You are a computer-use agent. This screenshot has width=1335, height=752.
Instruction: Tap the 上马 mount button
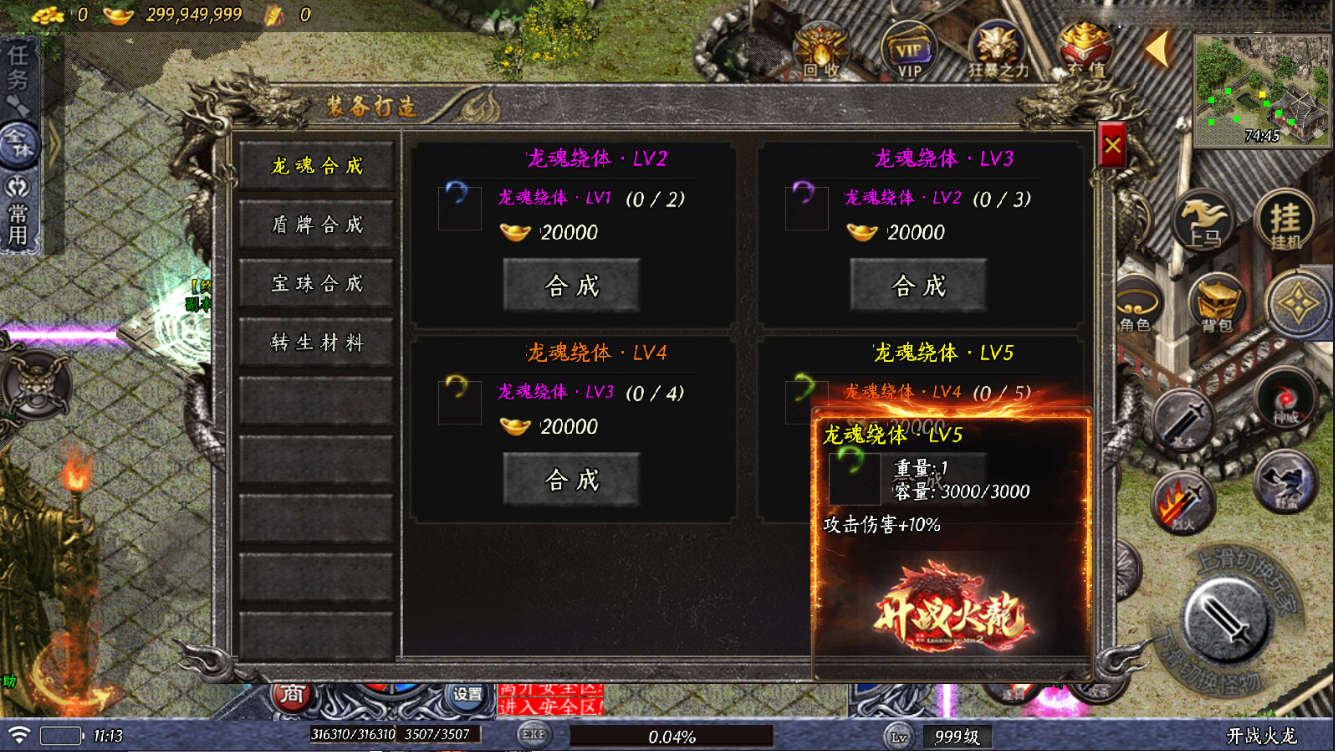[x=1202, y=220]
